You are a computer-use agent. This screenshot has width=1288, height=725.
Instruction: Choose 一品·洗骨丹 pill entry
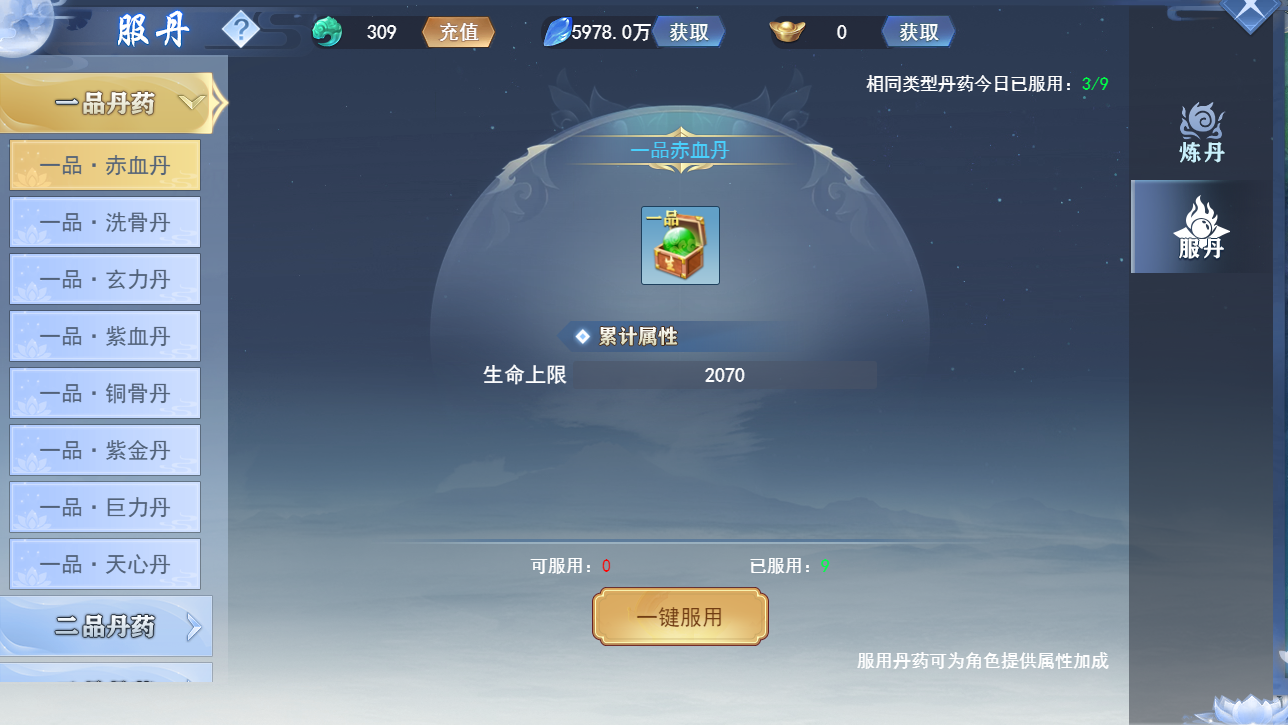click(x=105, y=222)
